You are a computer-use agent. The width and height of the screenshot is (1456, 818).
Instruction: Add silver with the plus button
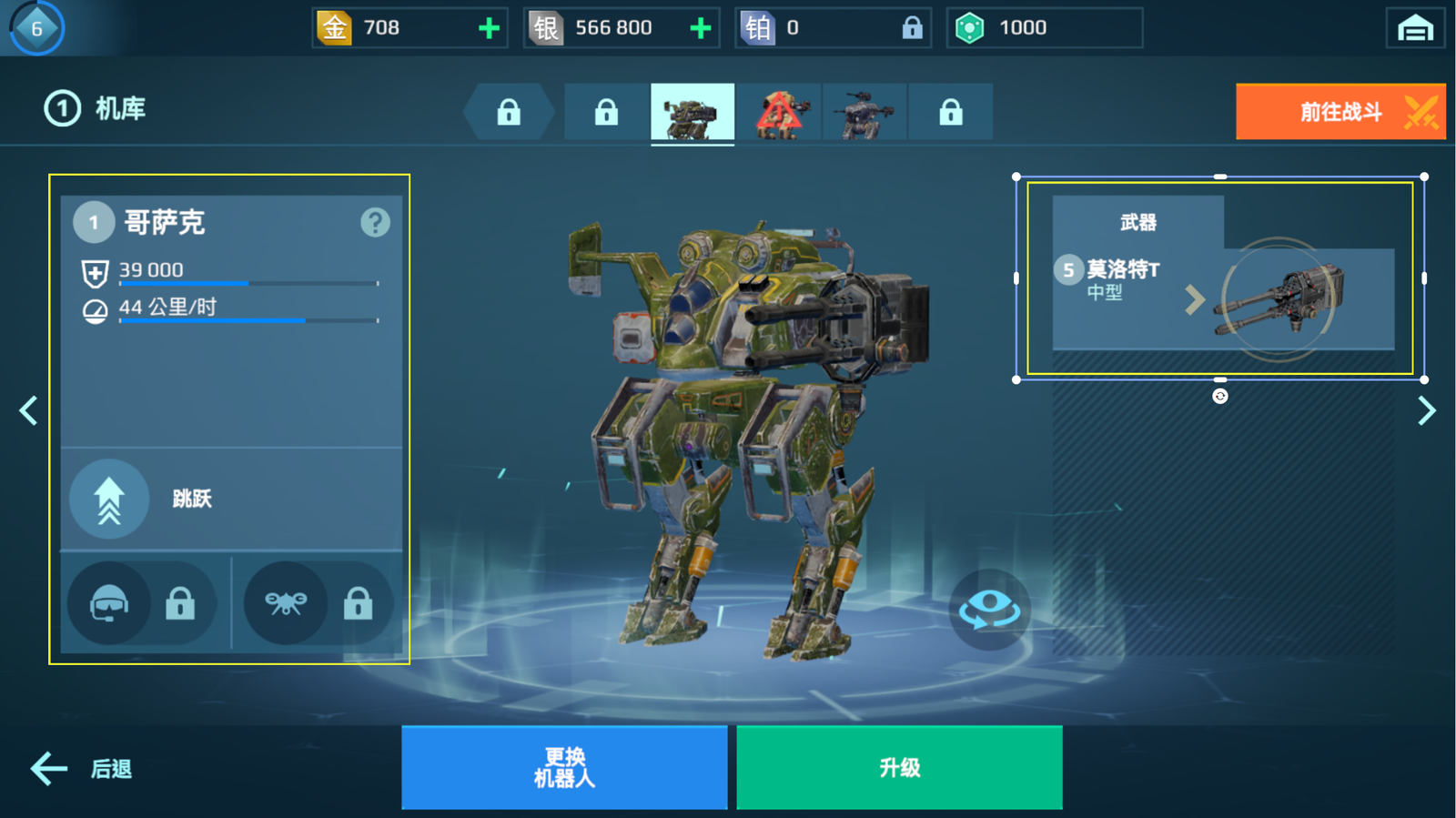click(x=700, y=28)
